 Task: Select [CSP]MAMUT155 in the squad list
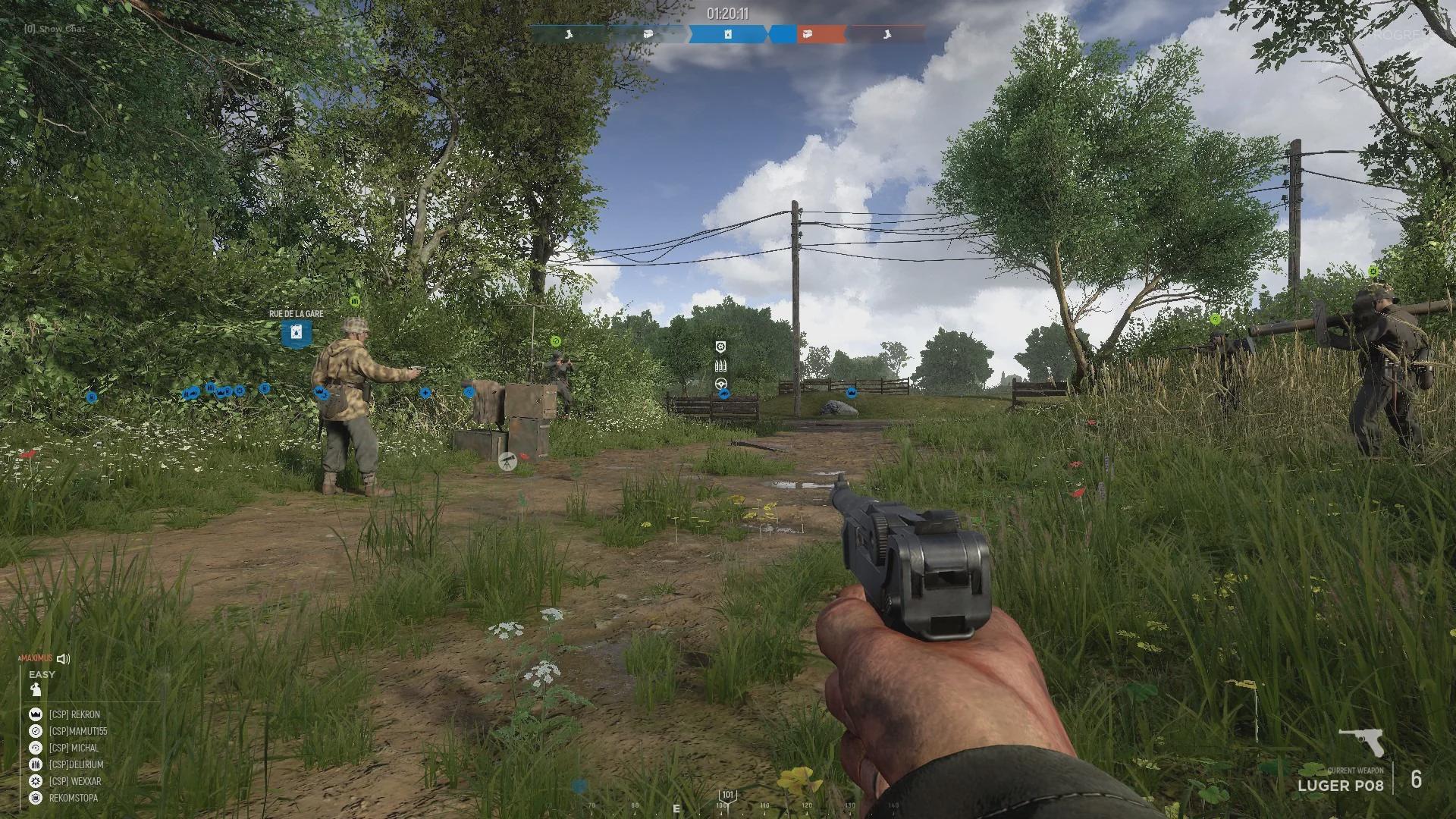click(77, 731)
